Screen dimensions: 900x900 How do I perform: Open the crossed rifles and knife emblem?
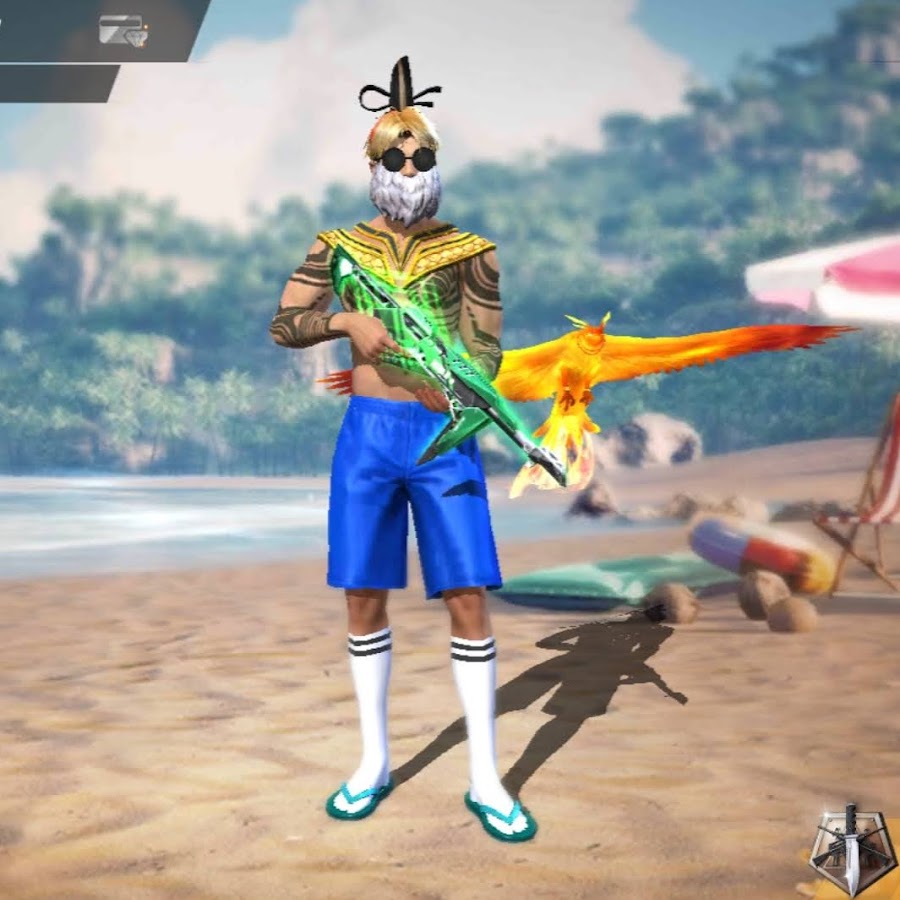coord(851,848)
